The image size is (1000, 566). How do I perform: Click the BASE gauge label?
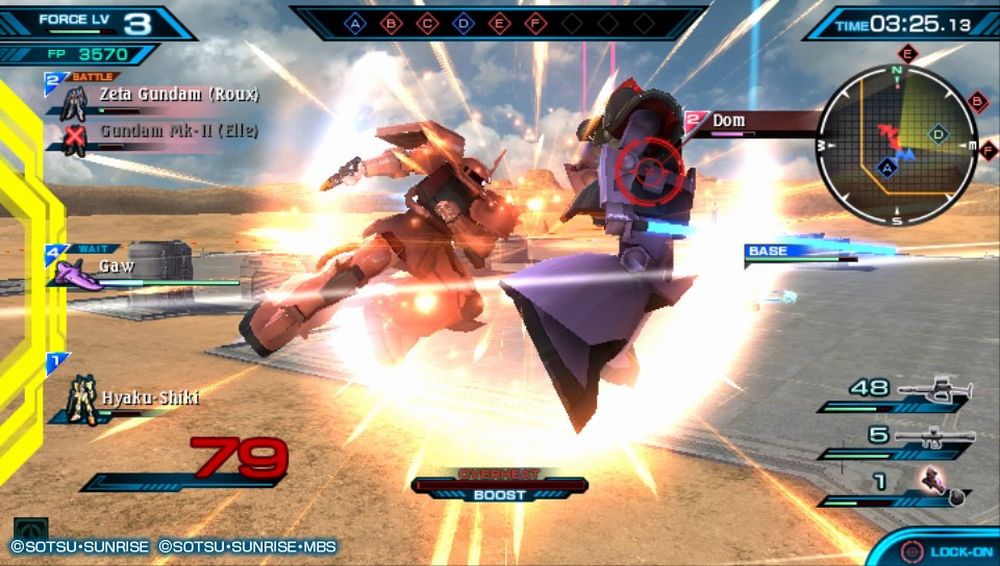pos(768,251)
